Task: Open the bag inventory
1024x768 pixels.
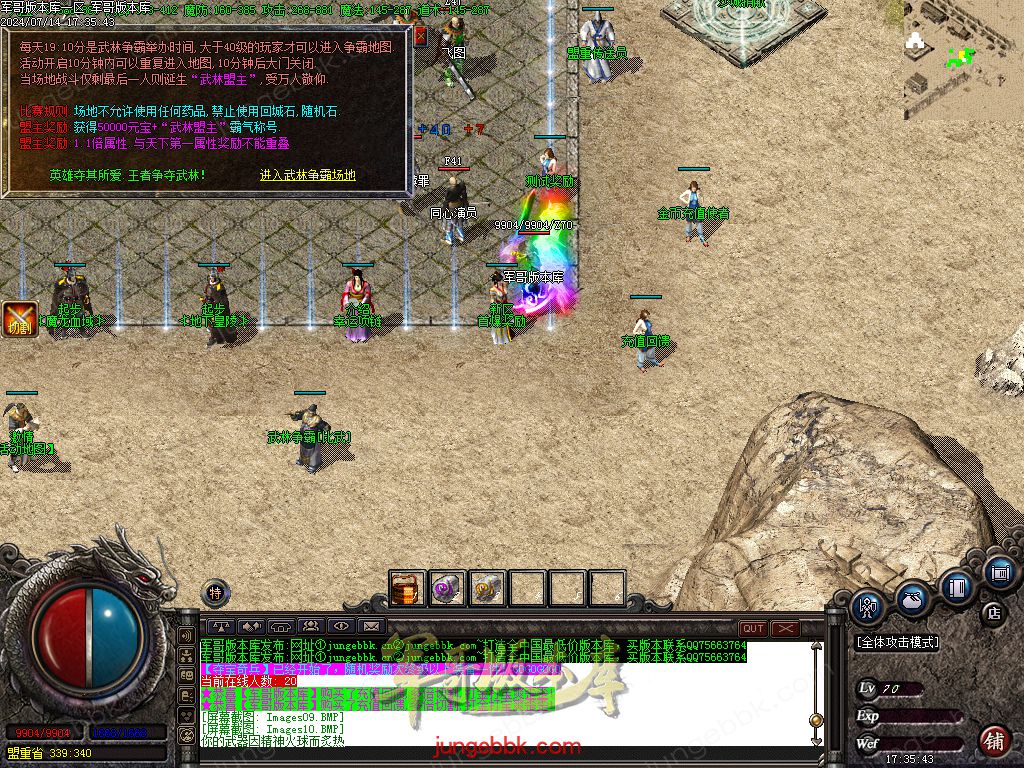Action: pos(911,597)
